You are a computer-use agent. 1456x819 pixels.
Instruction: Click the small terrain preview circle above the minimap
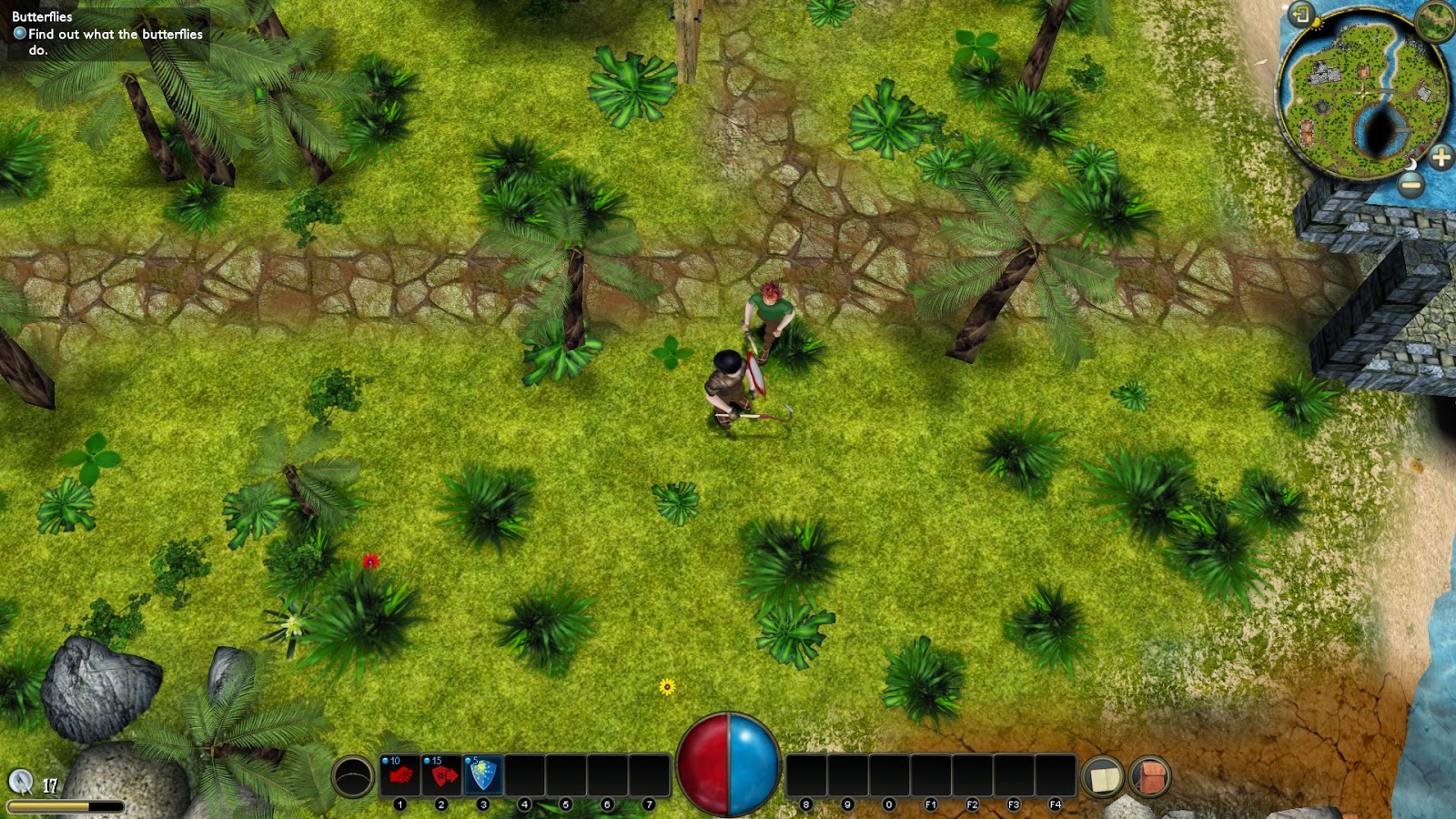[1433, 22]
